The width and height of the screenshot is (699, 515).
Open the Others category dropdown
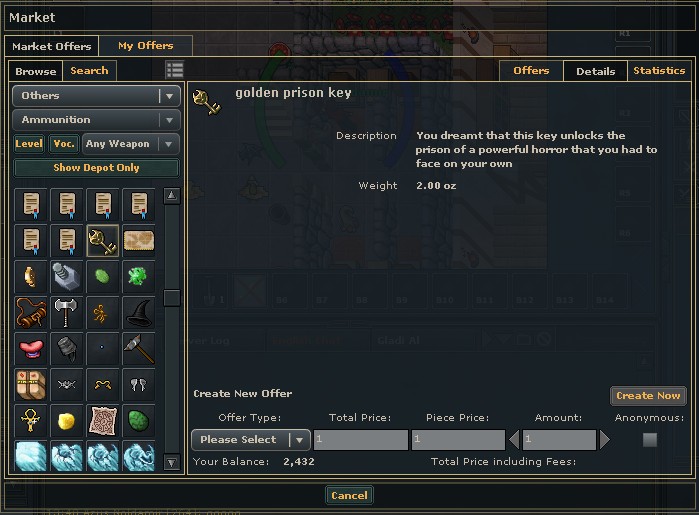[x=96, y=96]
